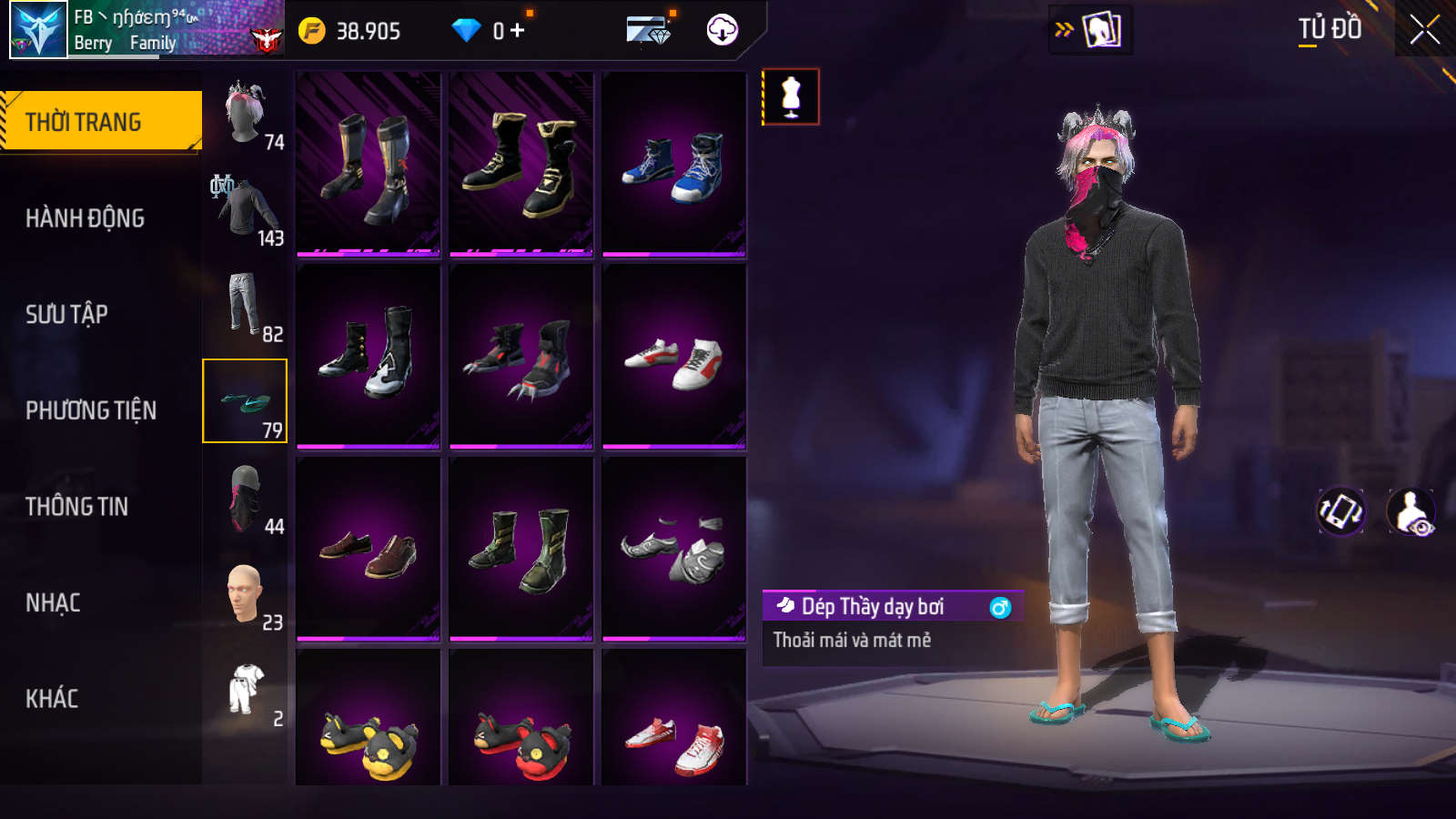Select the THÔNG TIN menu entry

[76, 506]
